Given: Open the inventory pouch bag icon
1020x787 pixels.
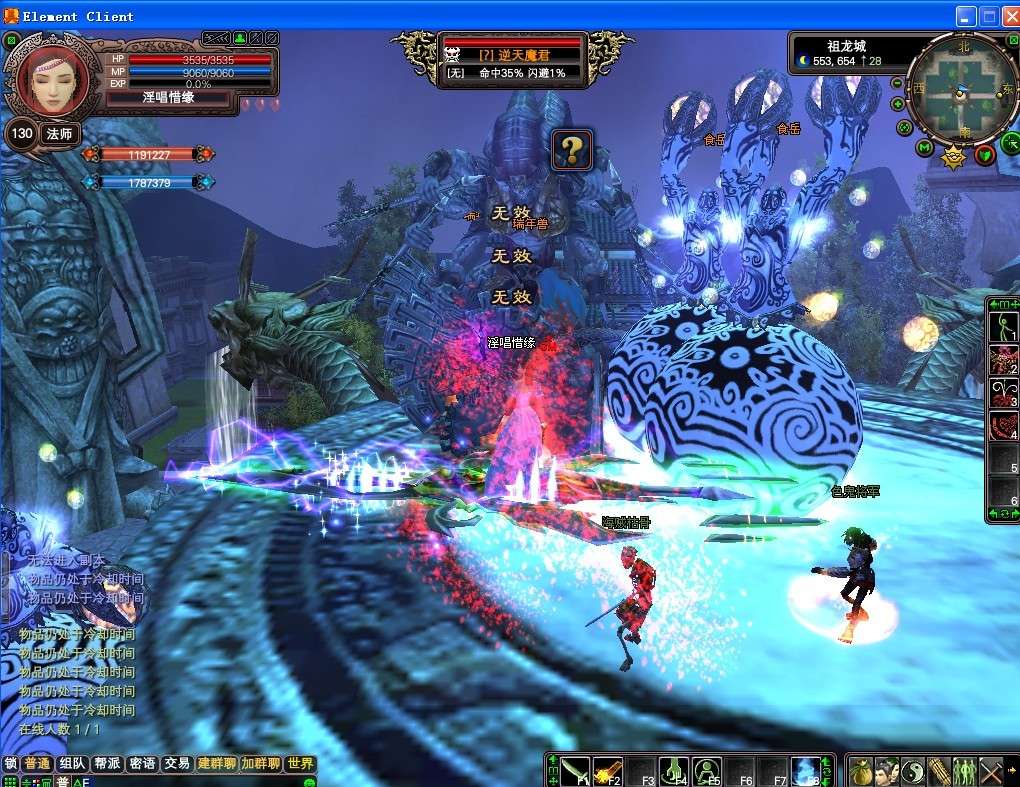Looking at the screenshot, I should (x=861, y=771).
